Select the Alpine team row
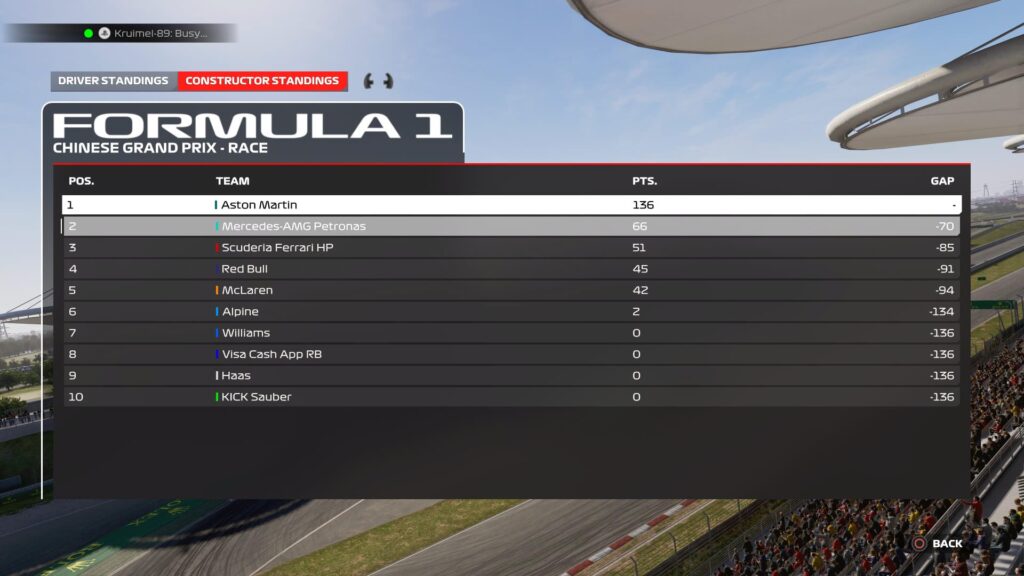The width and height of the screenshot is (1024, 576). coord(511,312)
